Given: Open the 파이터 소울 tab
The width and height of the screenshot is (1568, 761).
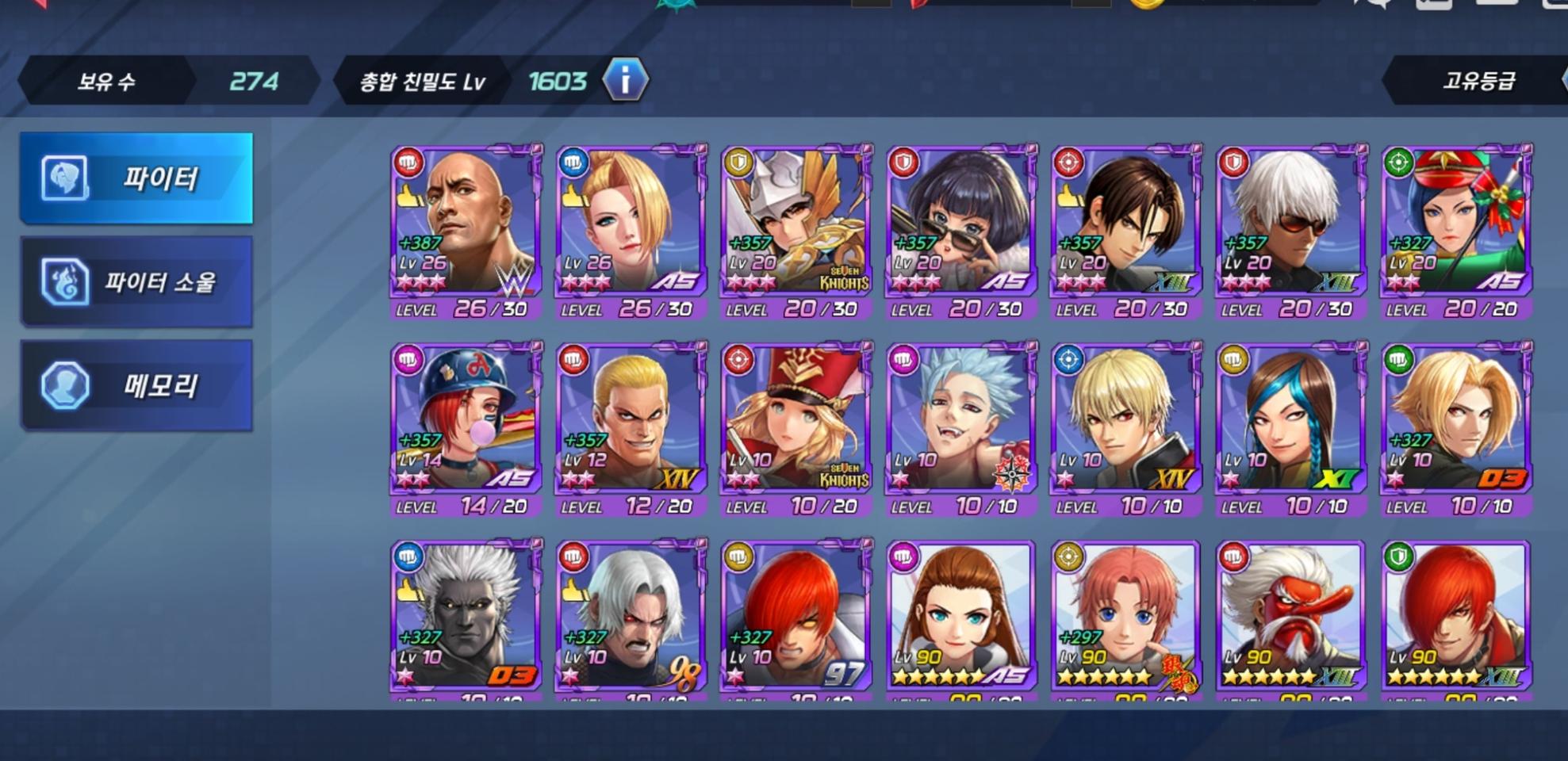Looking at the screenshot, I should coord(136,282).
